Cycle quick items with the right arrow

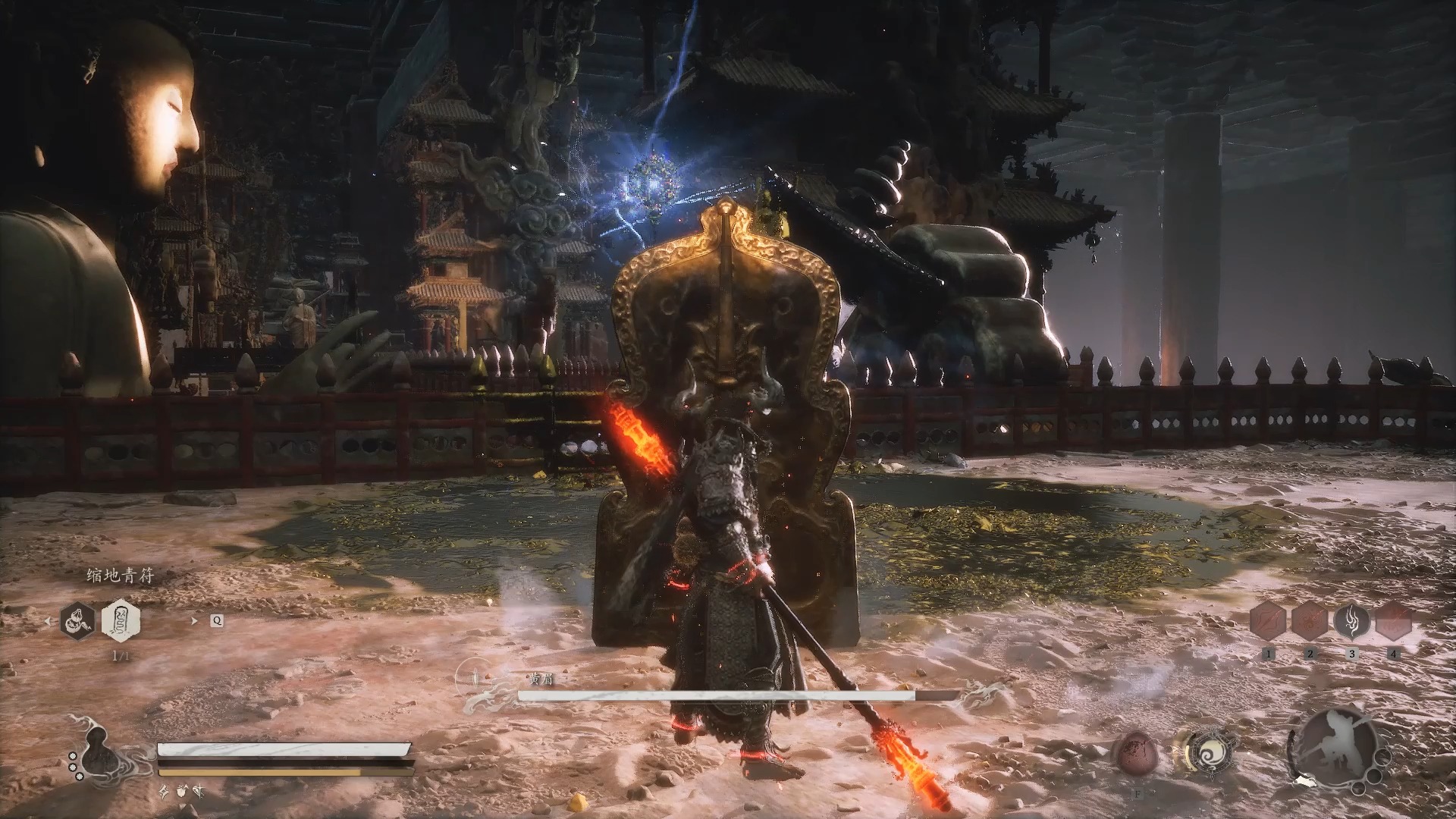pos(194,620)
